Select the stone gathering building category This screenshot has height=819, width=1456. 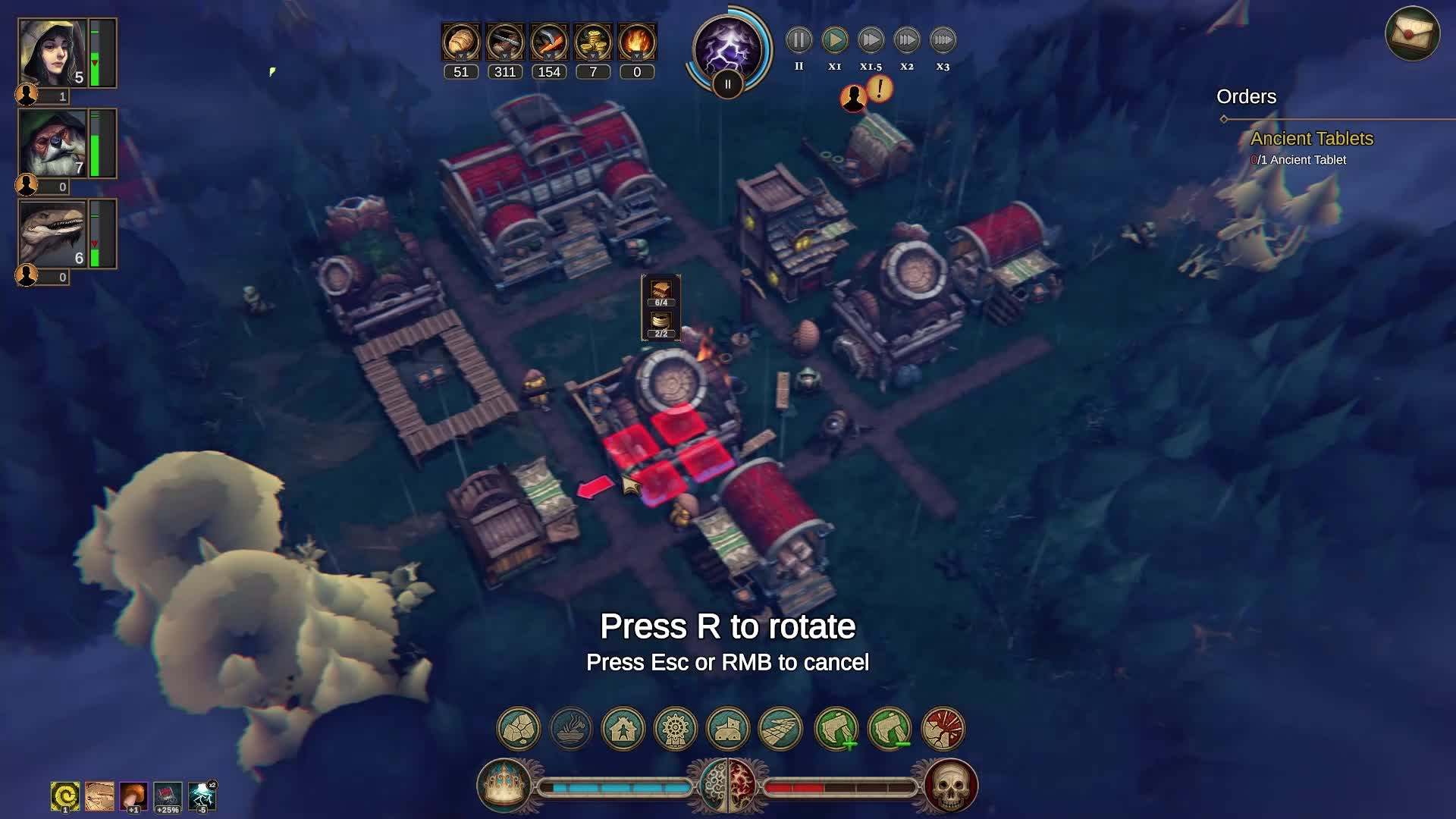(518, 729)
